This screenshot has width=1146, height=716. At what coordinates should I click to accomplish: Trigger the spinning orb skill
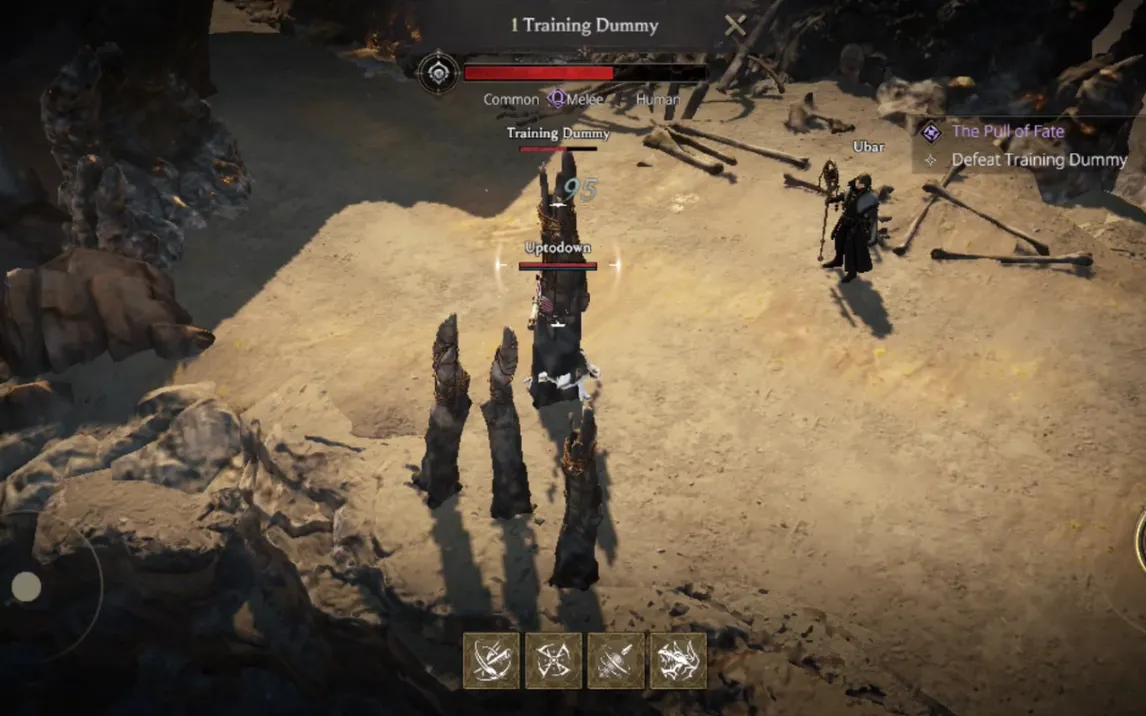[x=616, y=660]
